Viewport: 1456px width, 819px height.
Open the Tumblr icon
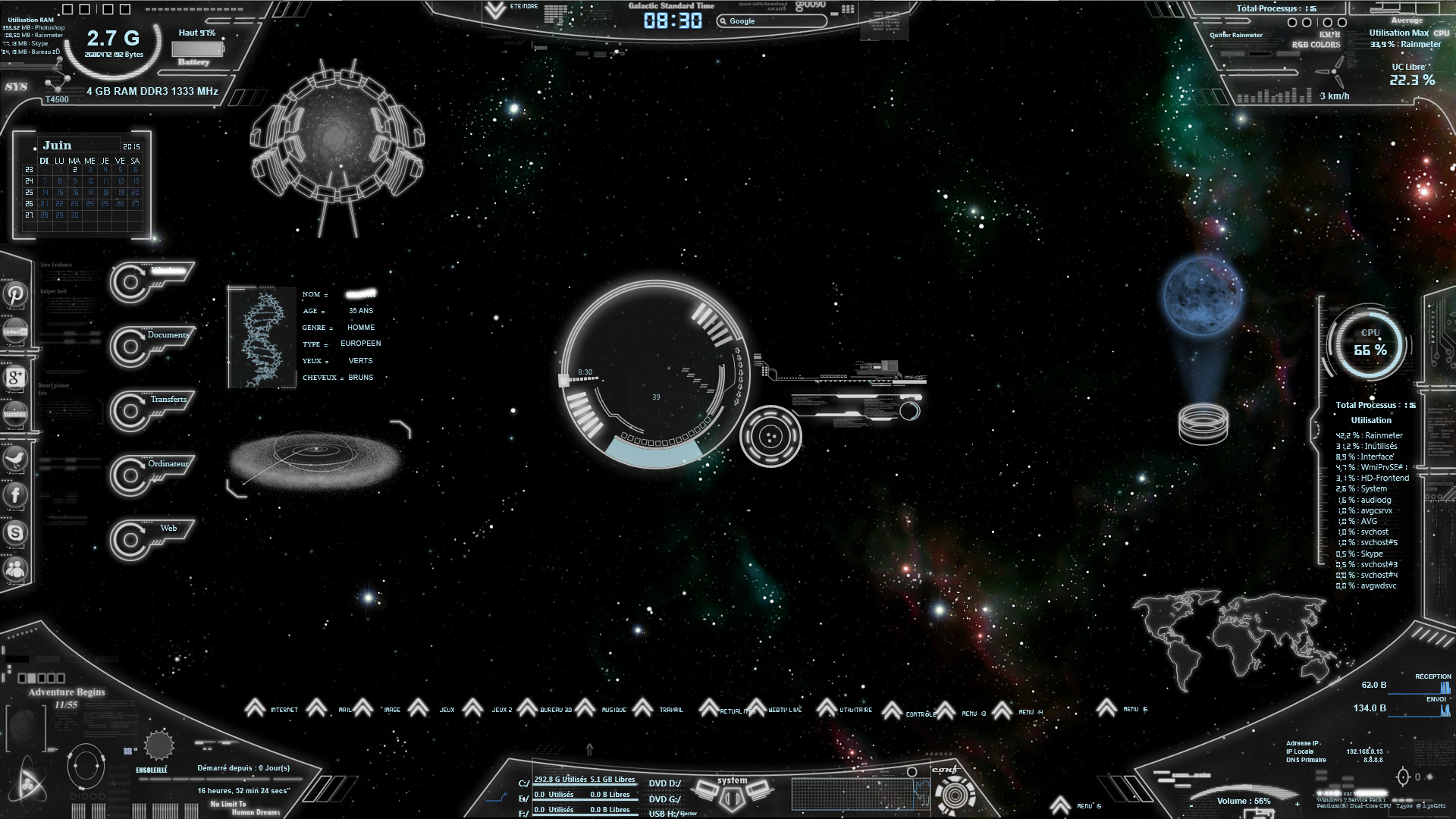15,413
